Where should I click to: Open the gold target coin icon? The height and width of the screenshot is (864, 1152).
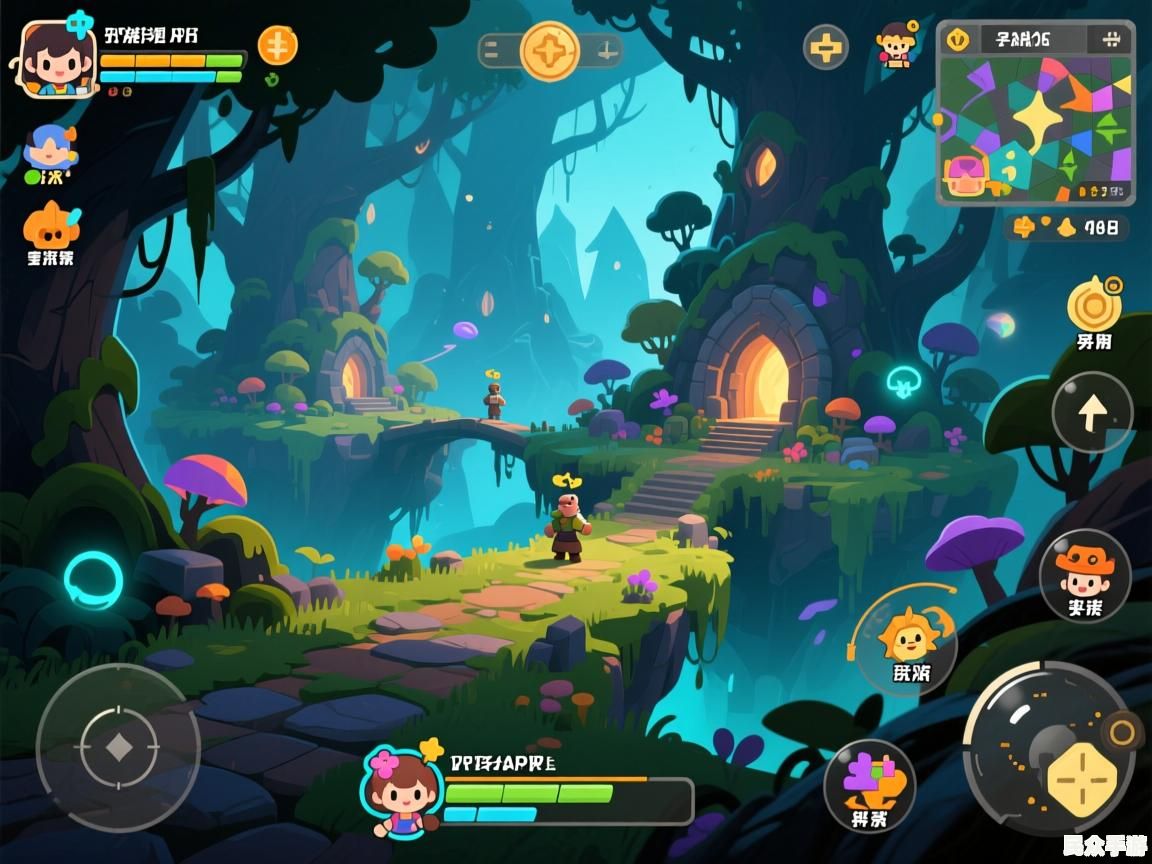click(1094, 304)
